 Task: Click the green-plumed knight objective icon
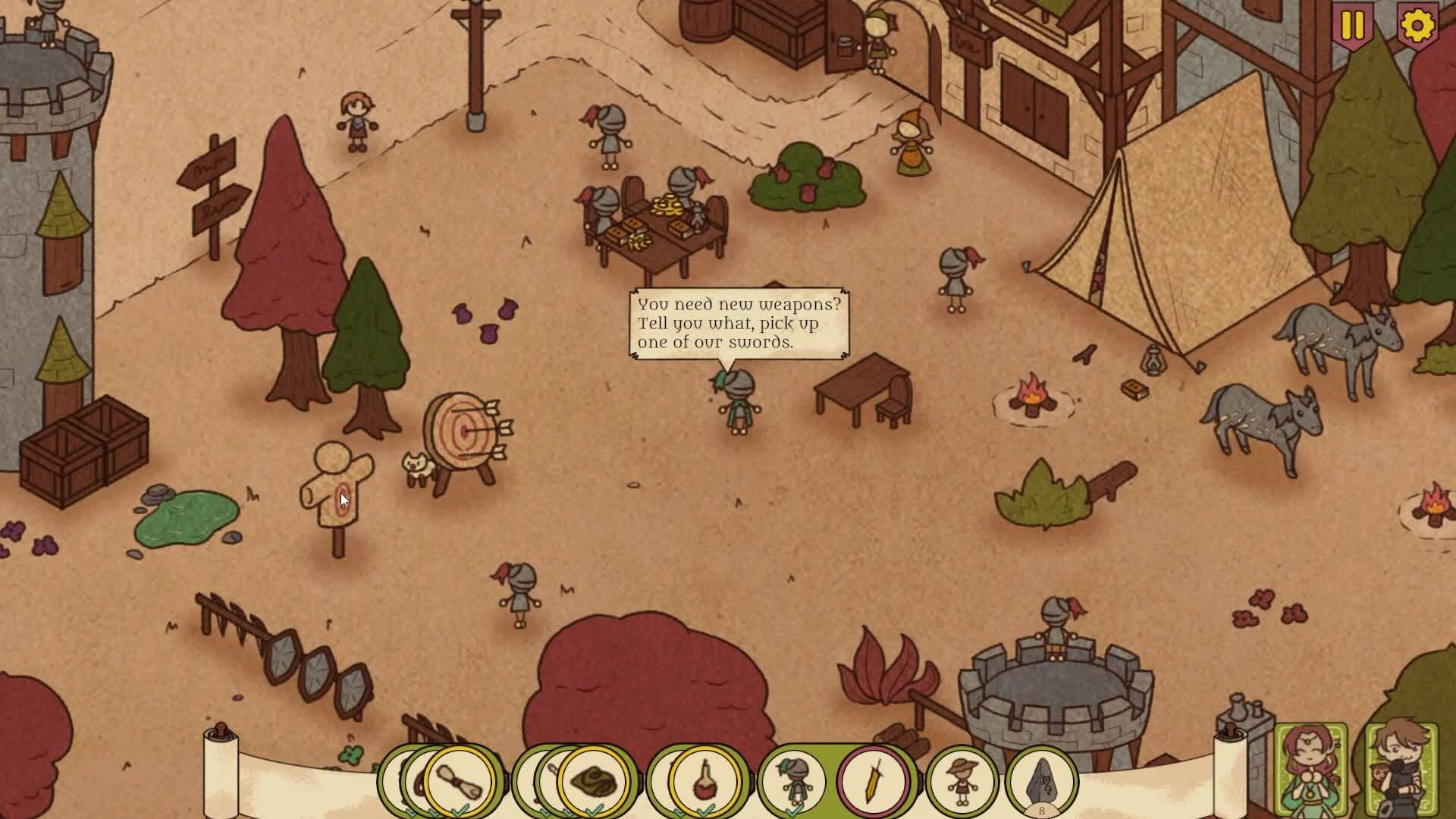coord(793,781)
